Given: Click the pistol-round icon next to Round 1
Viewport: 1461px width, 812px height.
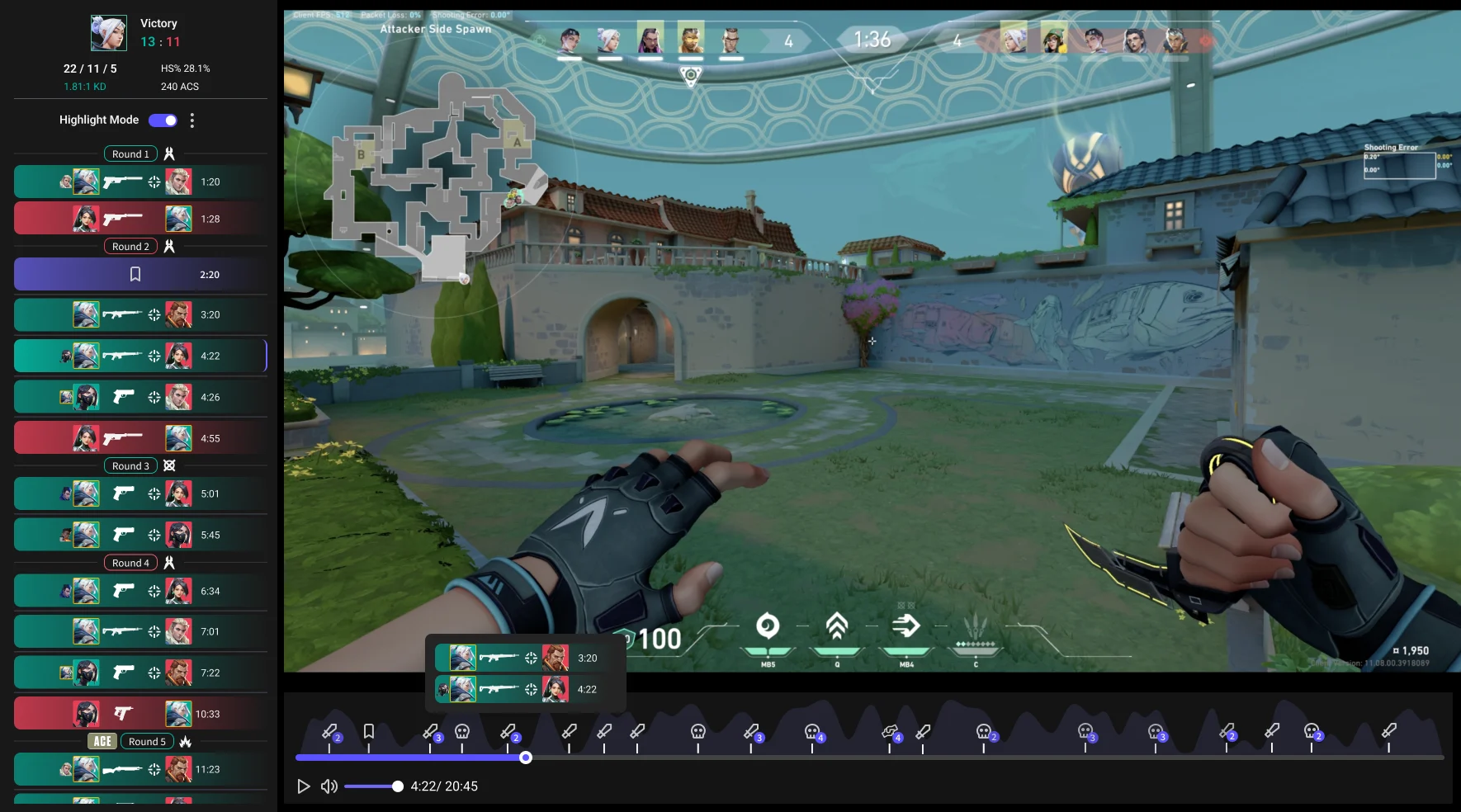Looking at the screenshot, I should click(x=168, y=153).
